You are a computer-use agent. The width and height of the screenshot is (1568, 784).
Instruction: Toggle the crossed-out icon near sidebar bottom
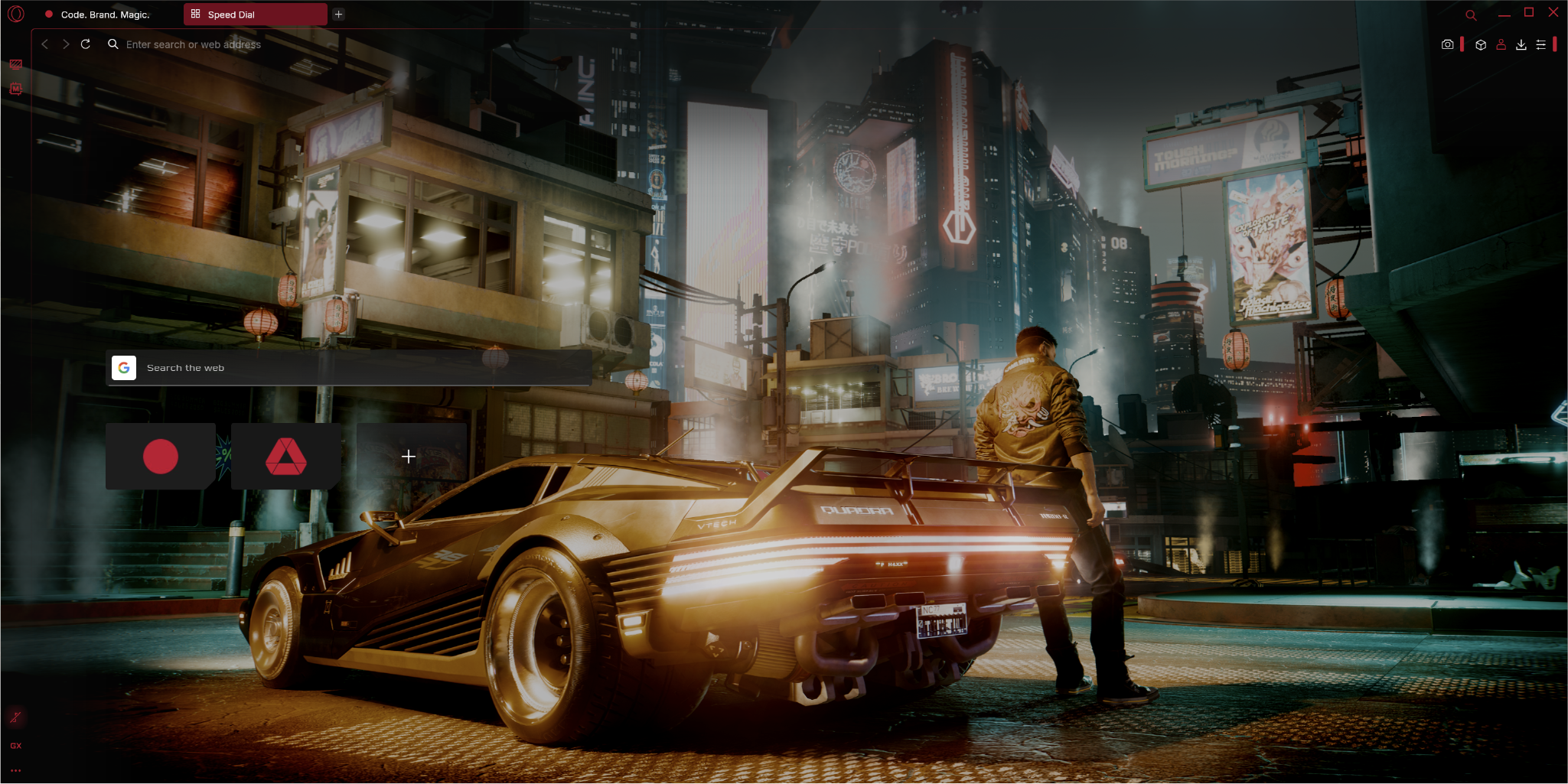pos(16,717)
